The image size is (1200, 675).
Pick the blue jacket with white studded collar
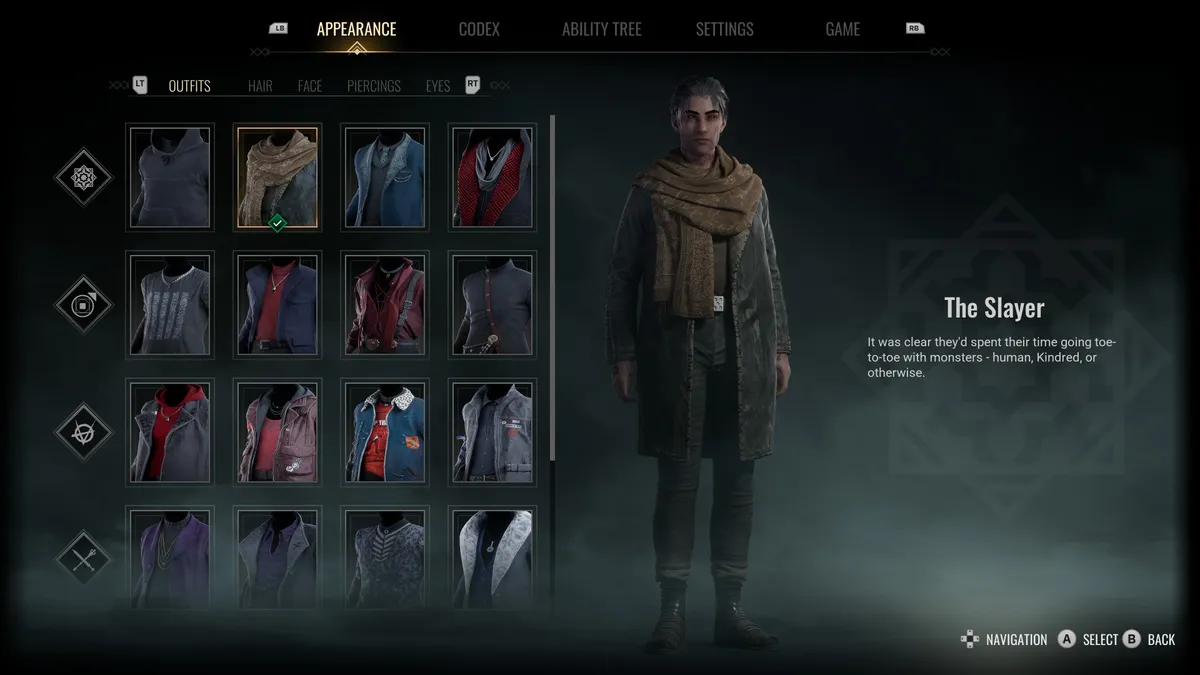(385, 431)
